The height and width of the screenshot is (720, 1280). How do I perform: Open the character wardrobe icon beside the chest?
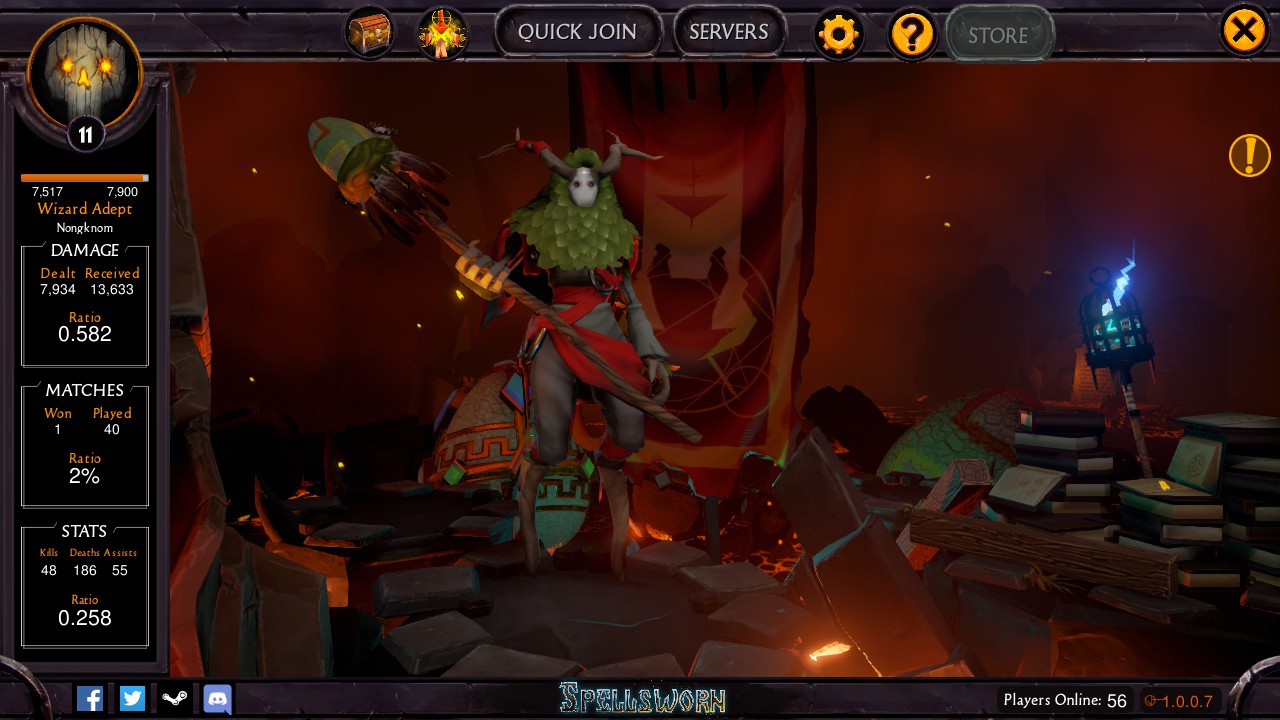coord(442,31)
